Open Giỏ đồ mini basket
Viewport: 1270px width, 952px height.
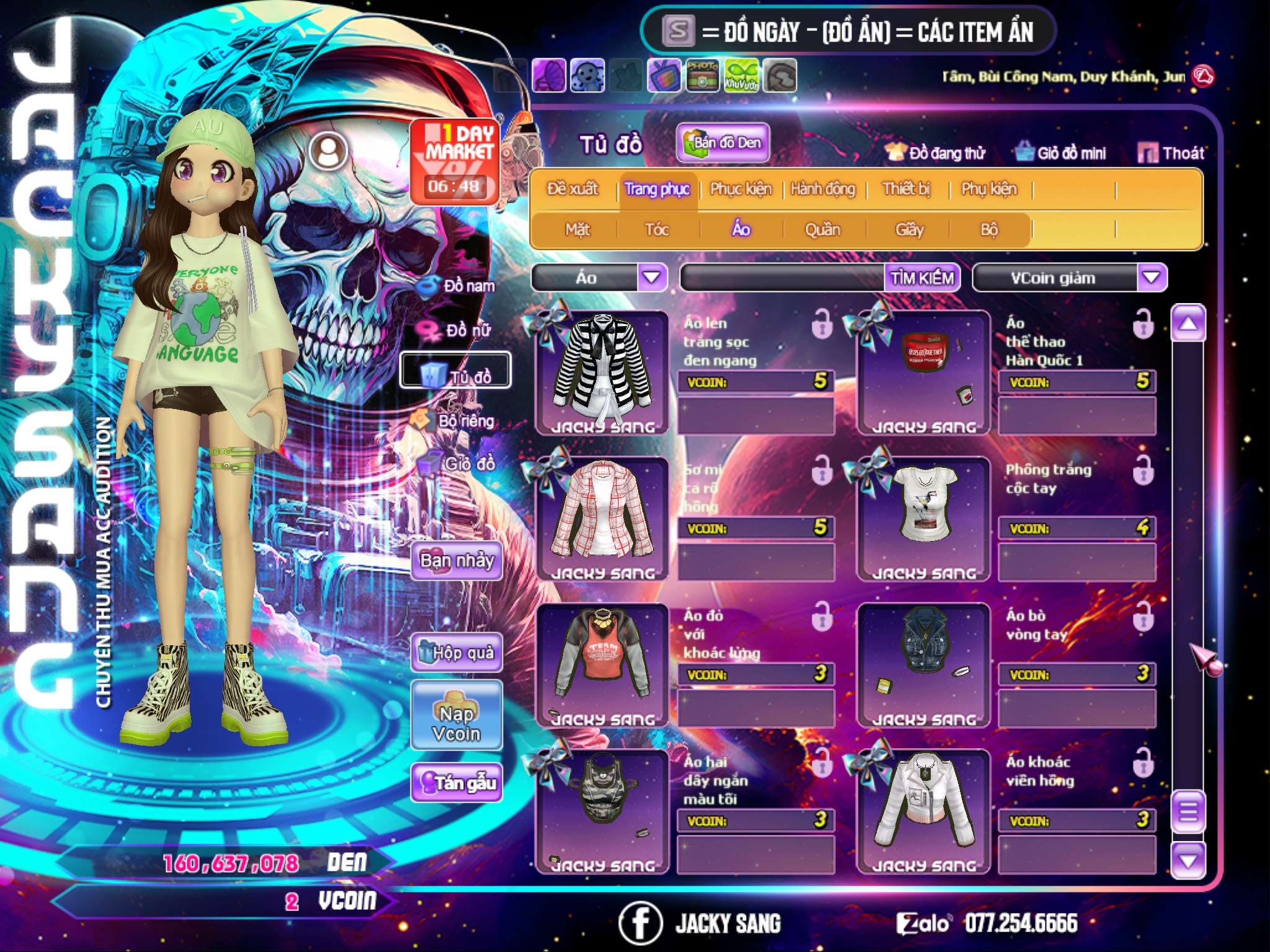coord(1061,153)
